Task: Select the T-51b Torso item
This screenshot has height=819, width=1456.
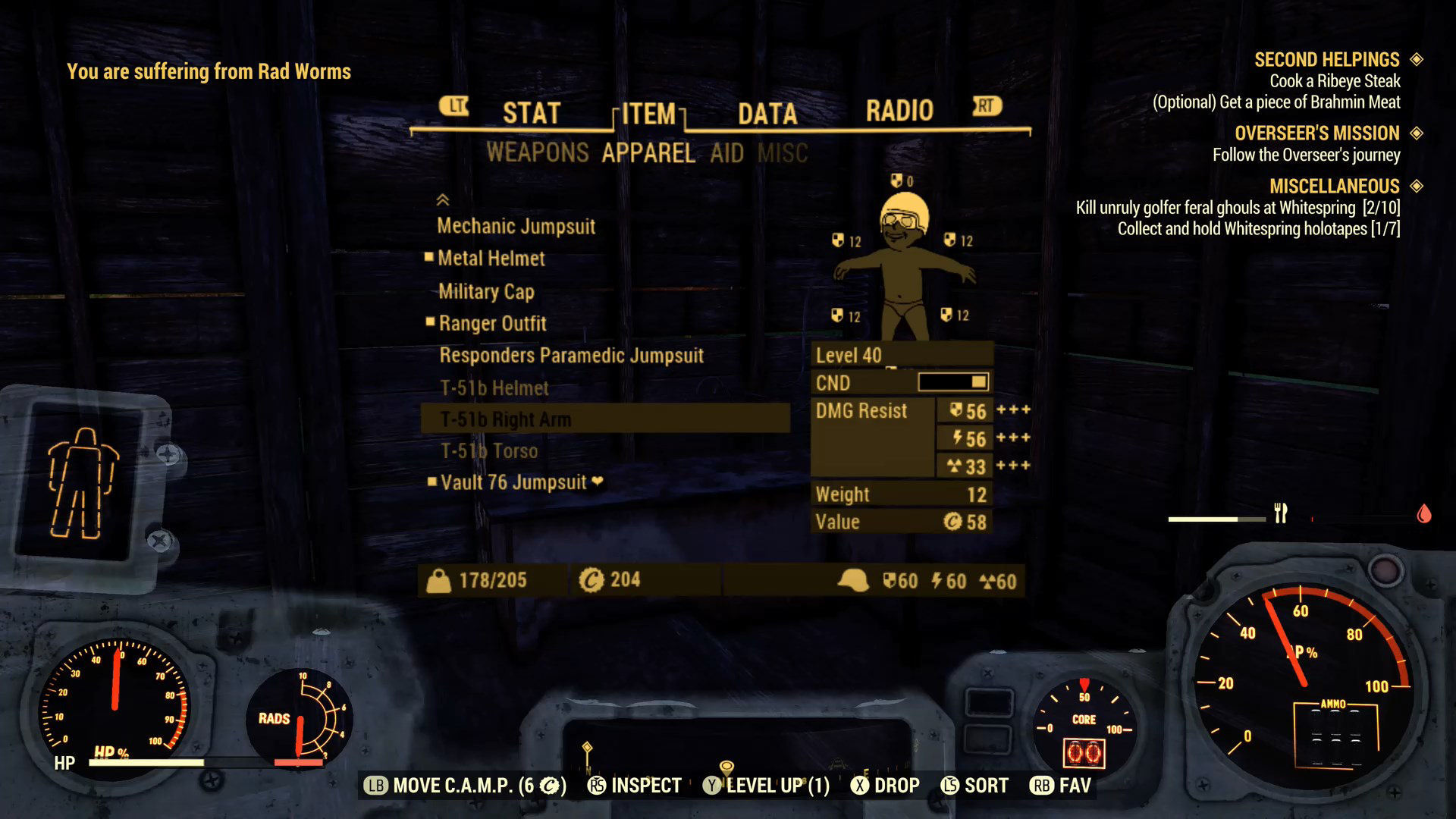Action: tap(489, 451)
